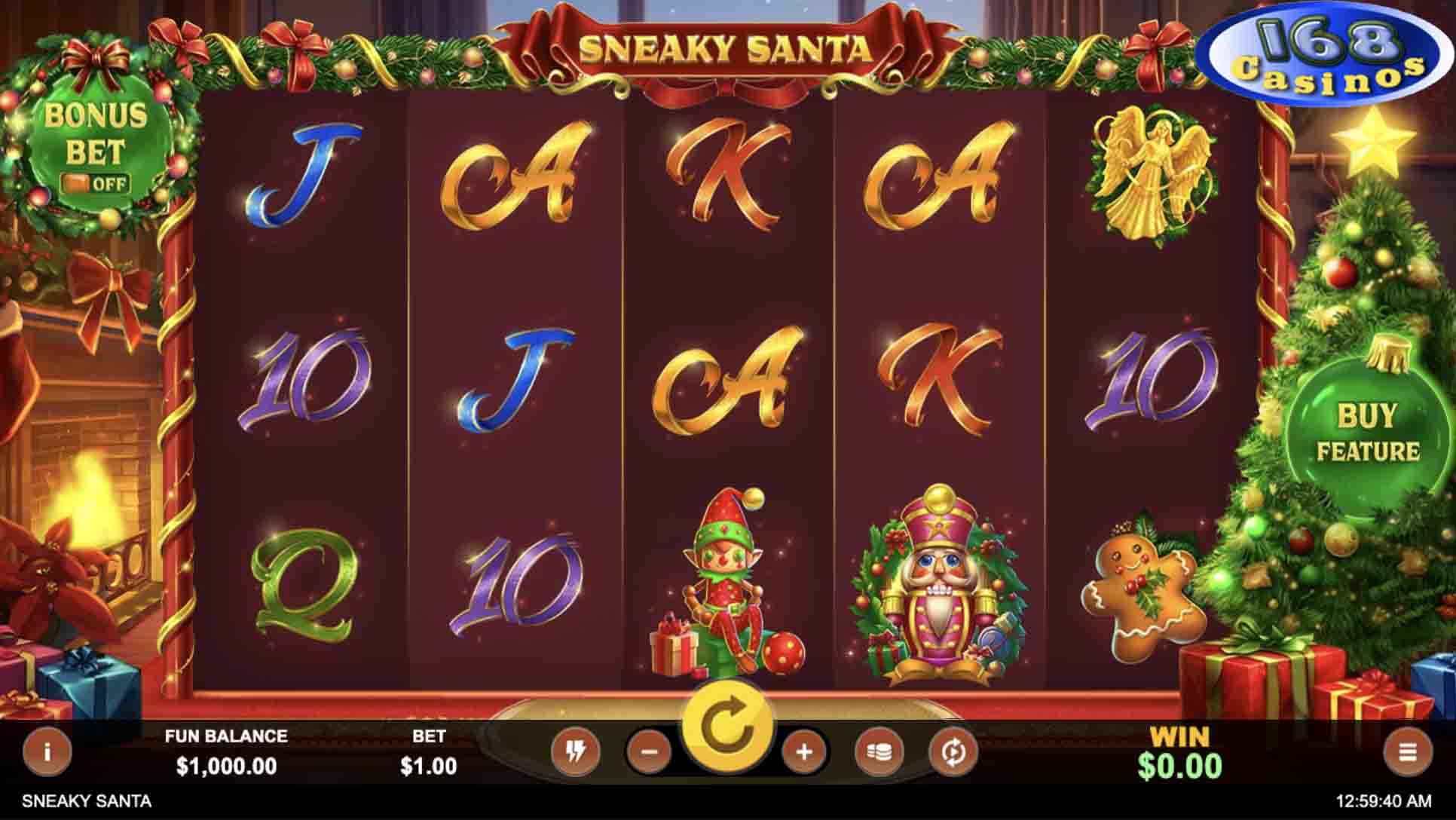Open the coin stack bet options

tap(879, 751)
